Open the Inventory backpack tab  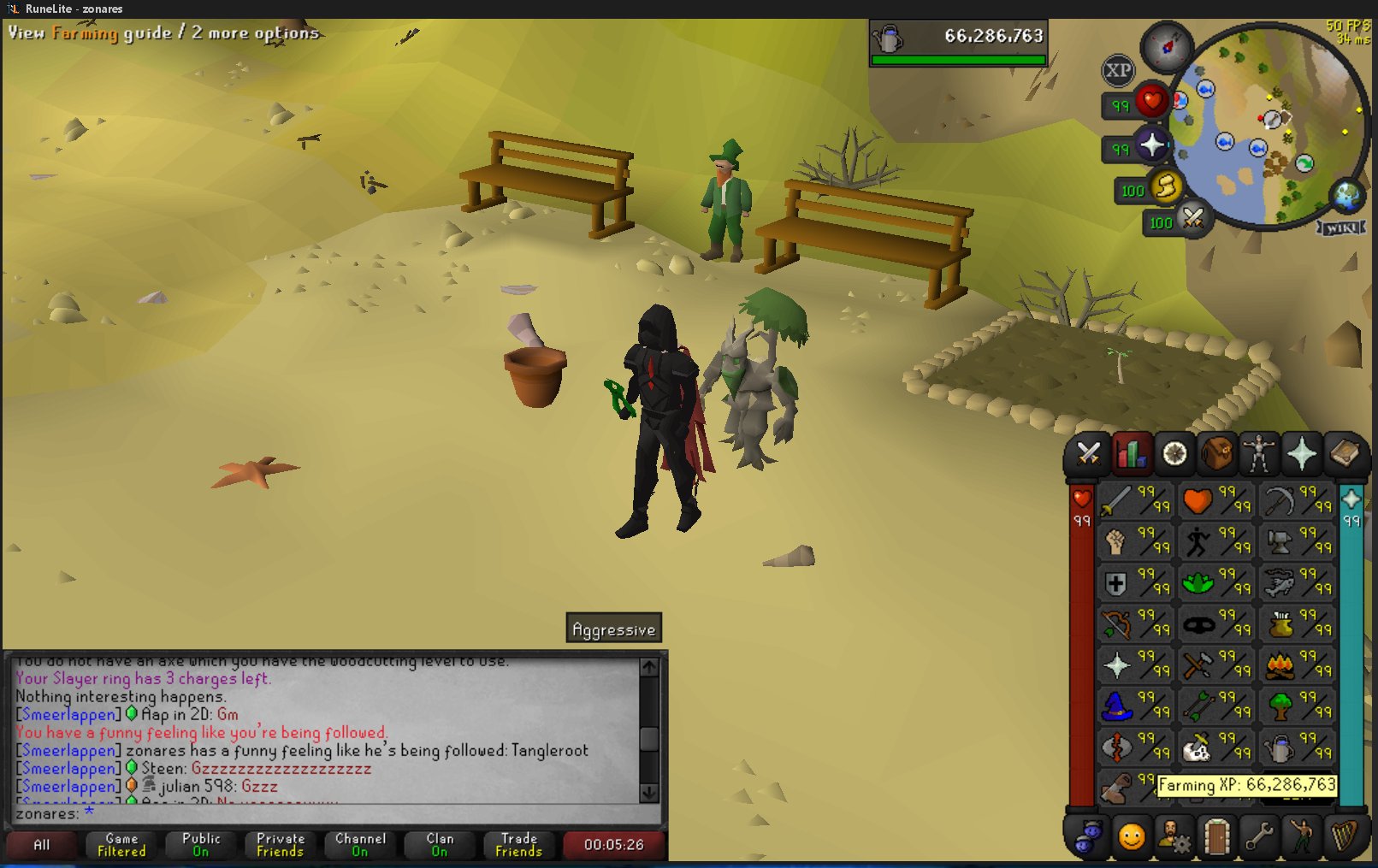(x=1215, y=454)
